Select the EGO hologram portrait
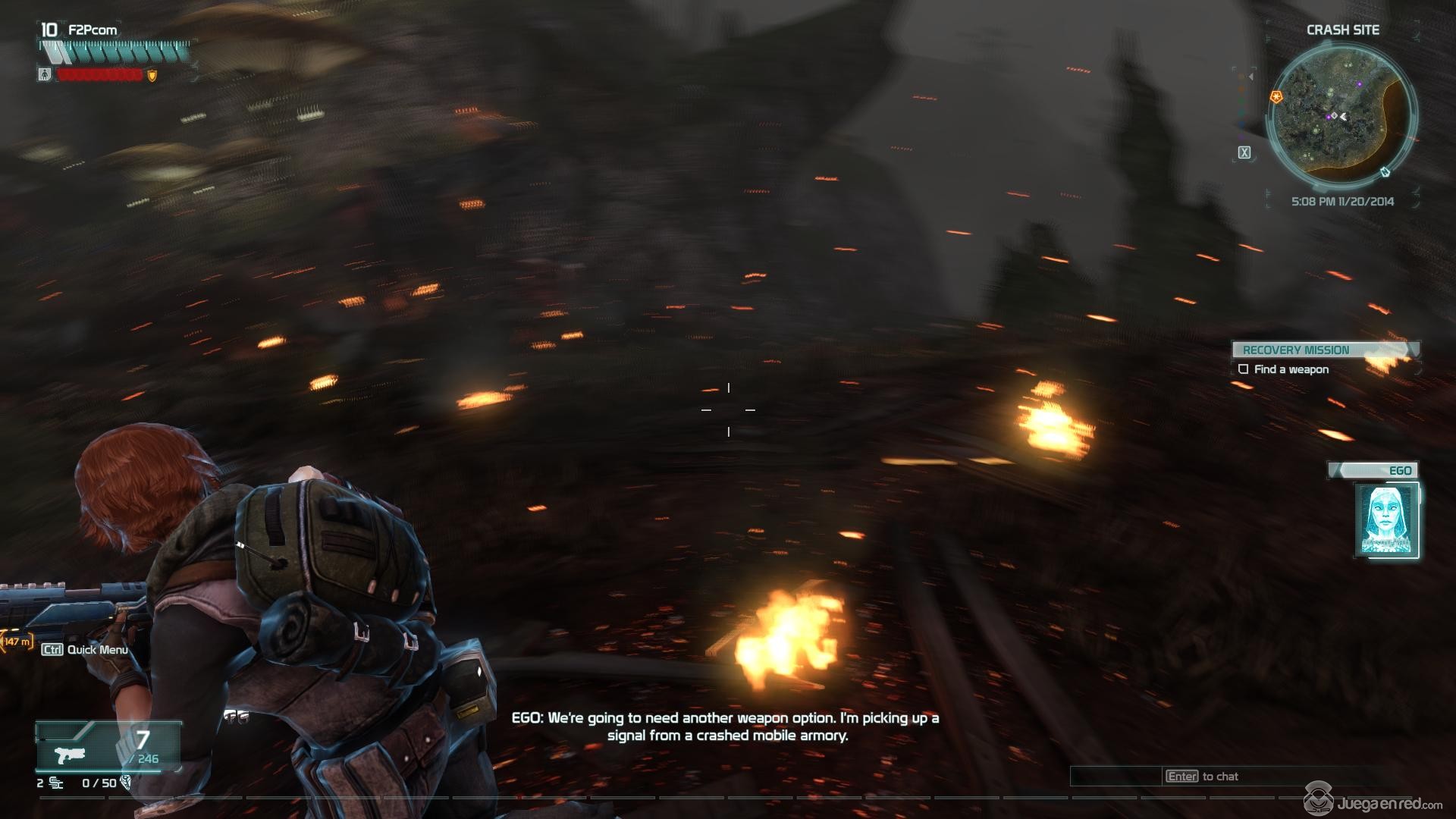 click(x=1386, y=520)
